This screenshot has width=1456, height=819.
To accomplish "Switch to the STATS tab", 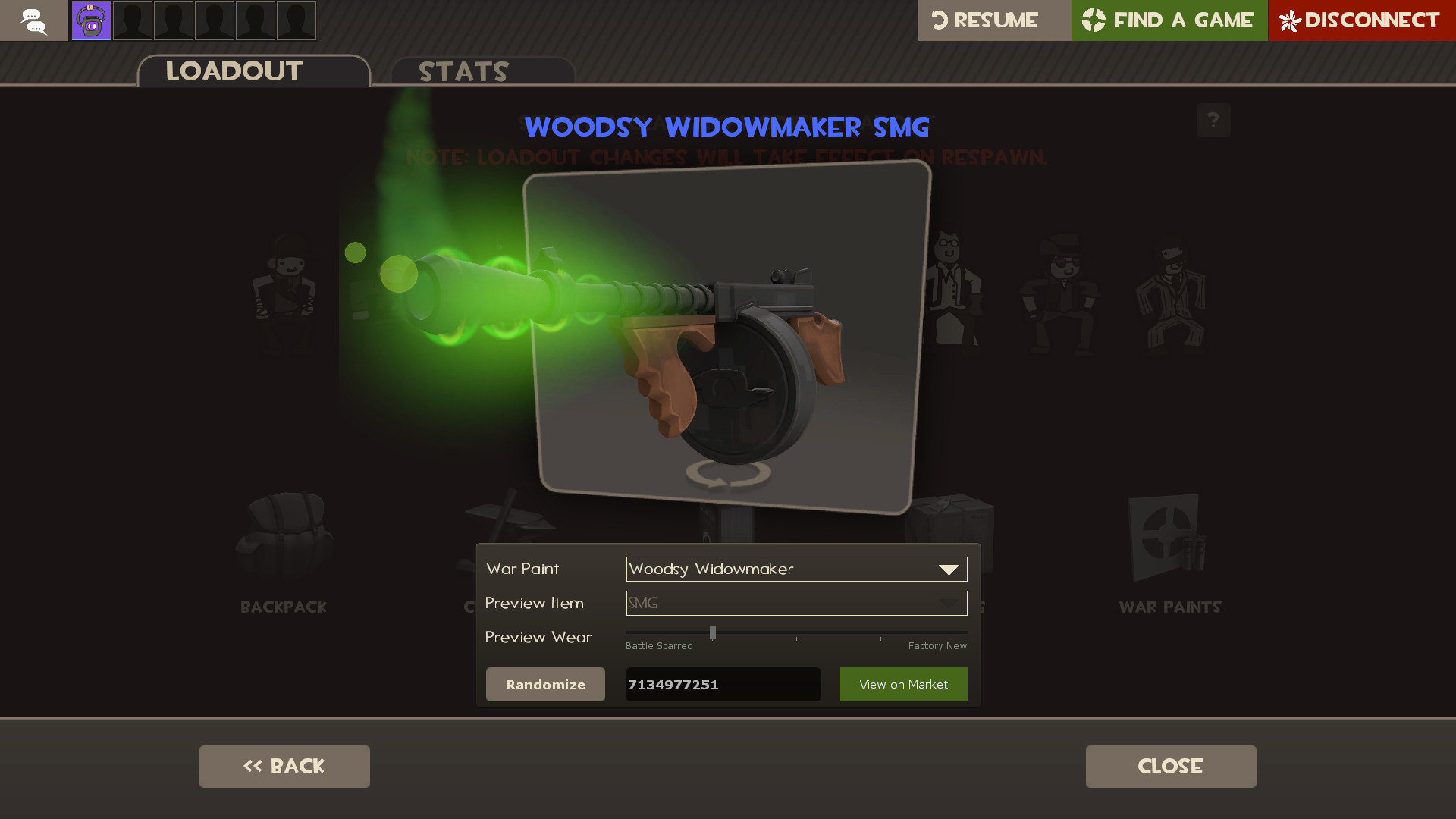I will pyautogui.click(x=463, y=71).
